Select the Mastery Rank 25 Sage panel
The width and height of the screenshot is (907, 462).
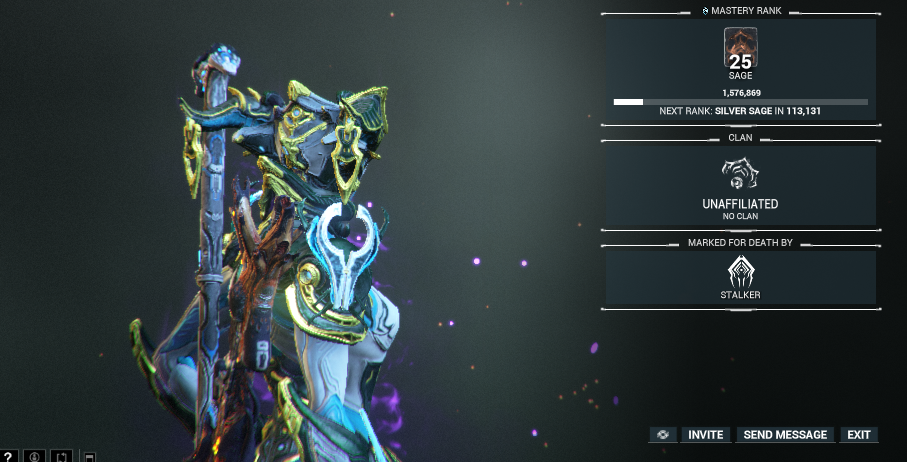(740, 70)
